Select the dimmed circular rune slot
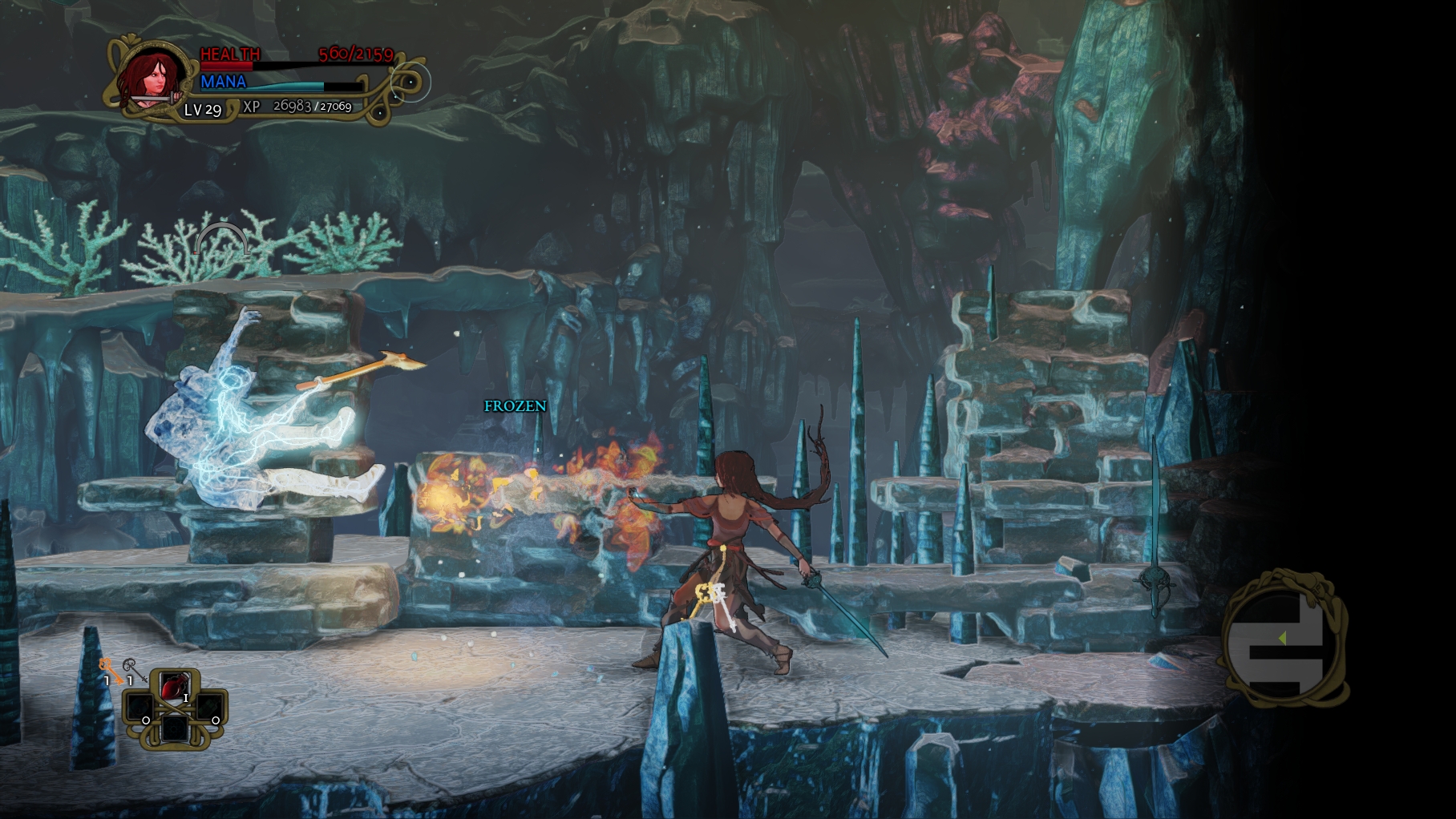 pyautogui.click(x=175, y=728)
